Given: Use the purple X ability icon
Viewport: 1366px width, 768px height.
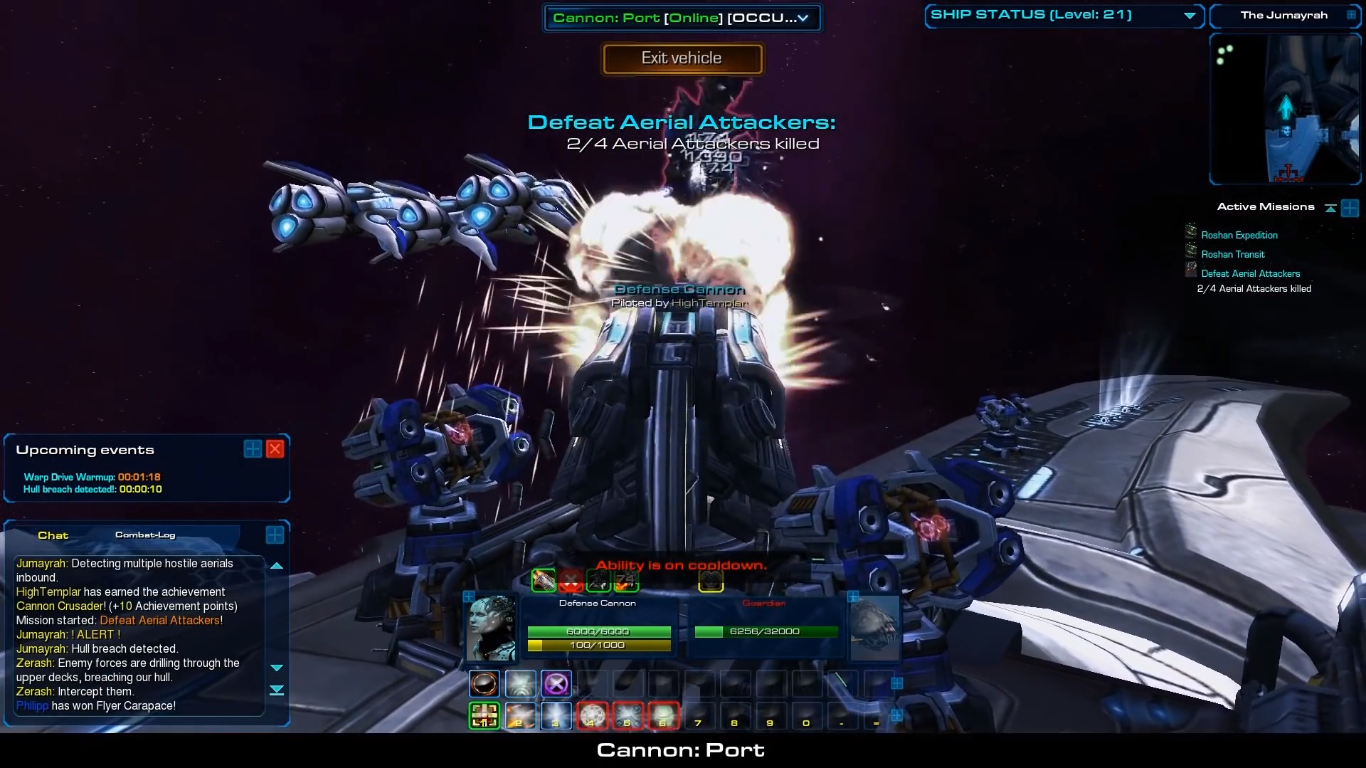Looking at the screenshot, I should coord(556,684).
